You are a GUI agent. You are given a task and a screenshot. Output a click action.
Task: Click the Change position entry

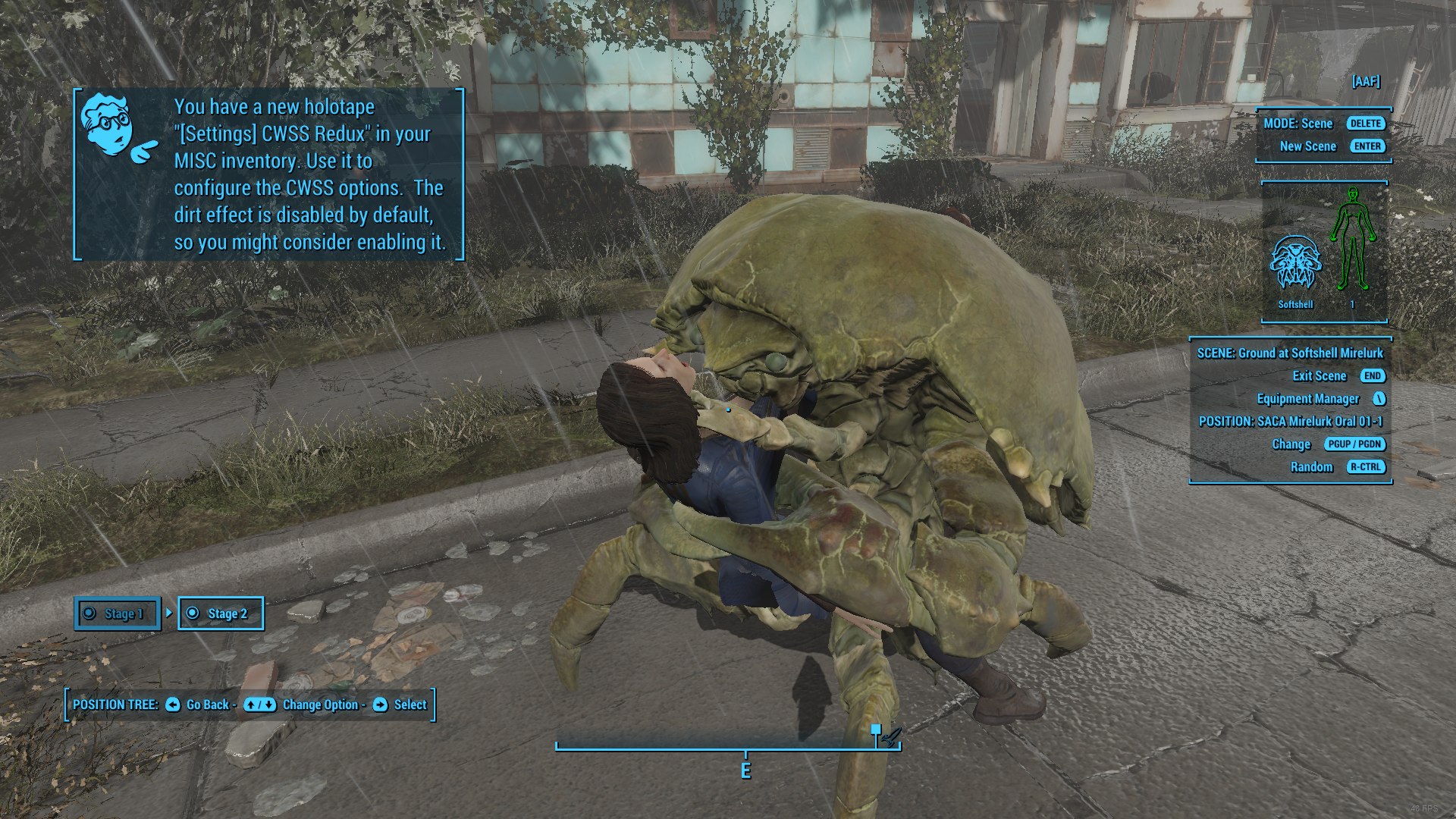tap(1291, 444)
